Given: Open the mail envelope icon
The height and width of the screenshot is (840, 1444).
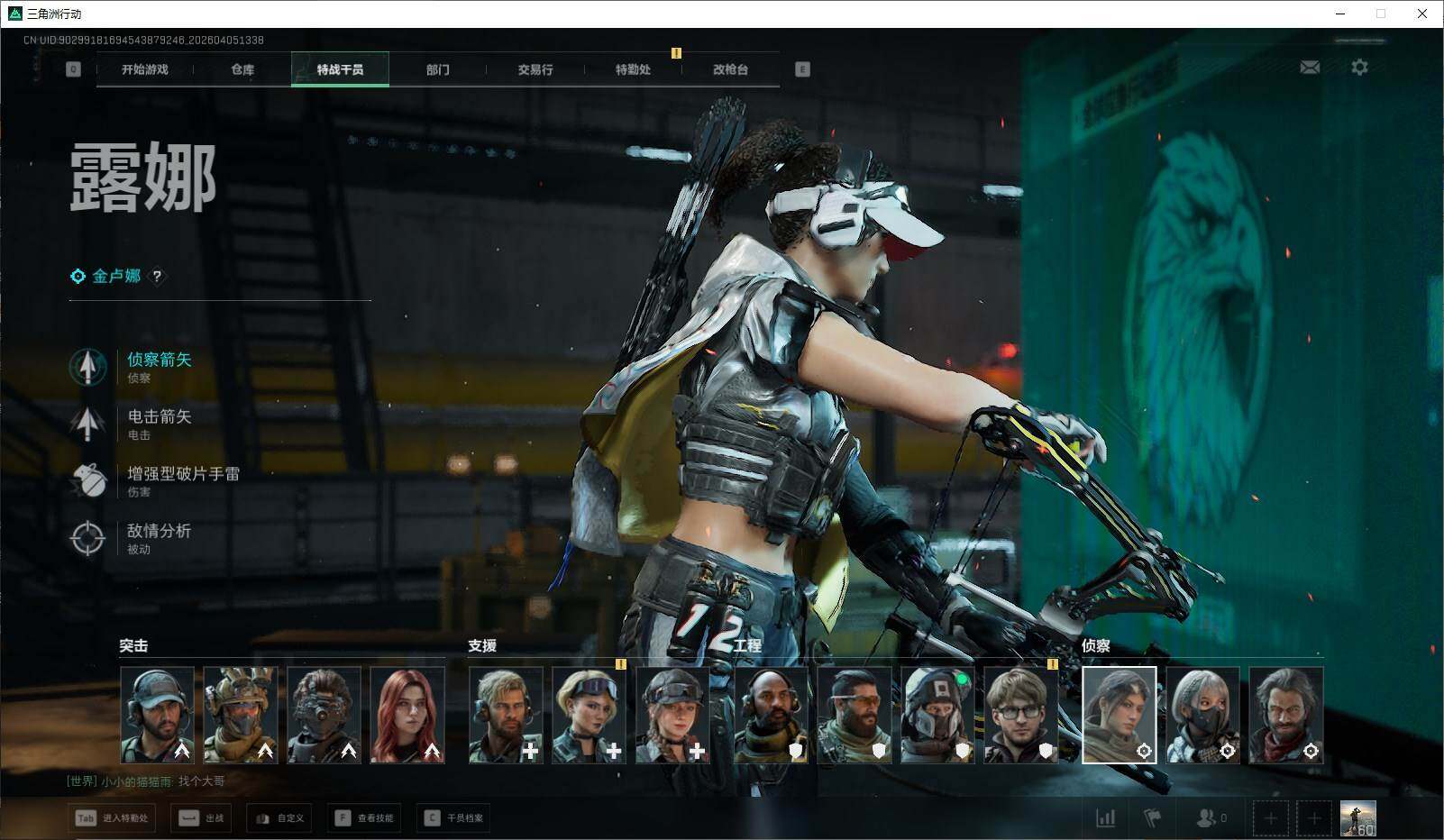Looking at the screenshot, I should tap(1310, 68).
